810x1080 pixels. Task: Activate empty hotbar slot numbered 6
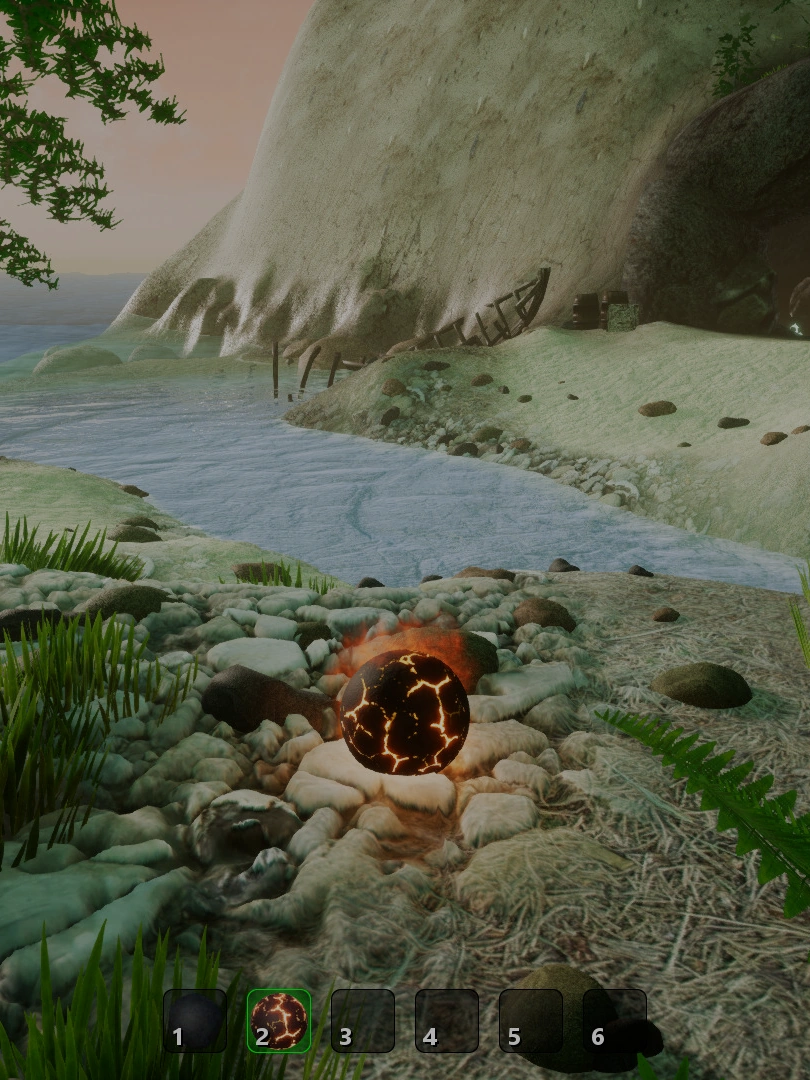[615, 1021]
